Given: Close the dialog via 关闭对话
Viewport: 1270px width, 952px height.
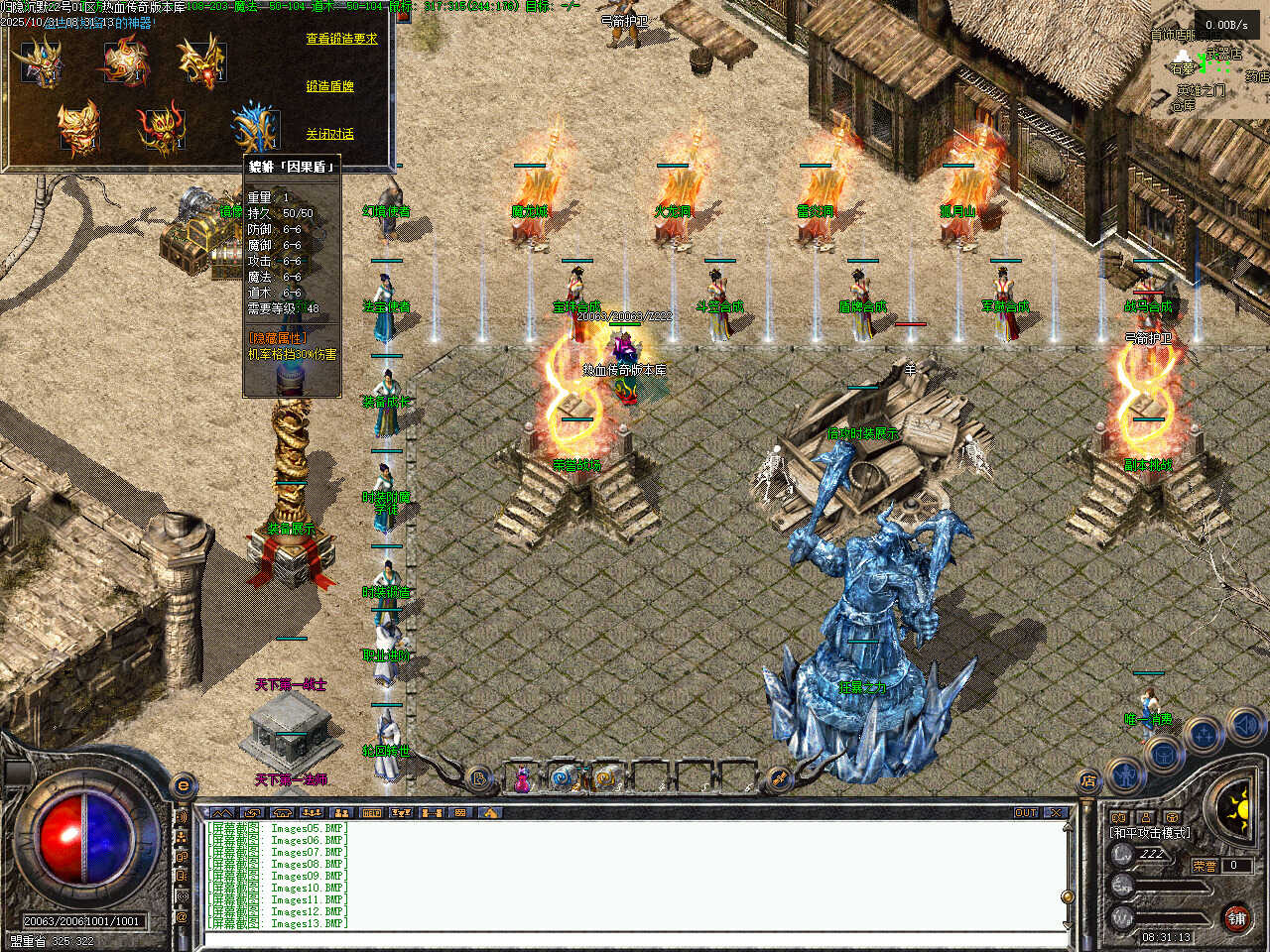Looking at the screenshot, I should click(329, 134).
